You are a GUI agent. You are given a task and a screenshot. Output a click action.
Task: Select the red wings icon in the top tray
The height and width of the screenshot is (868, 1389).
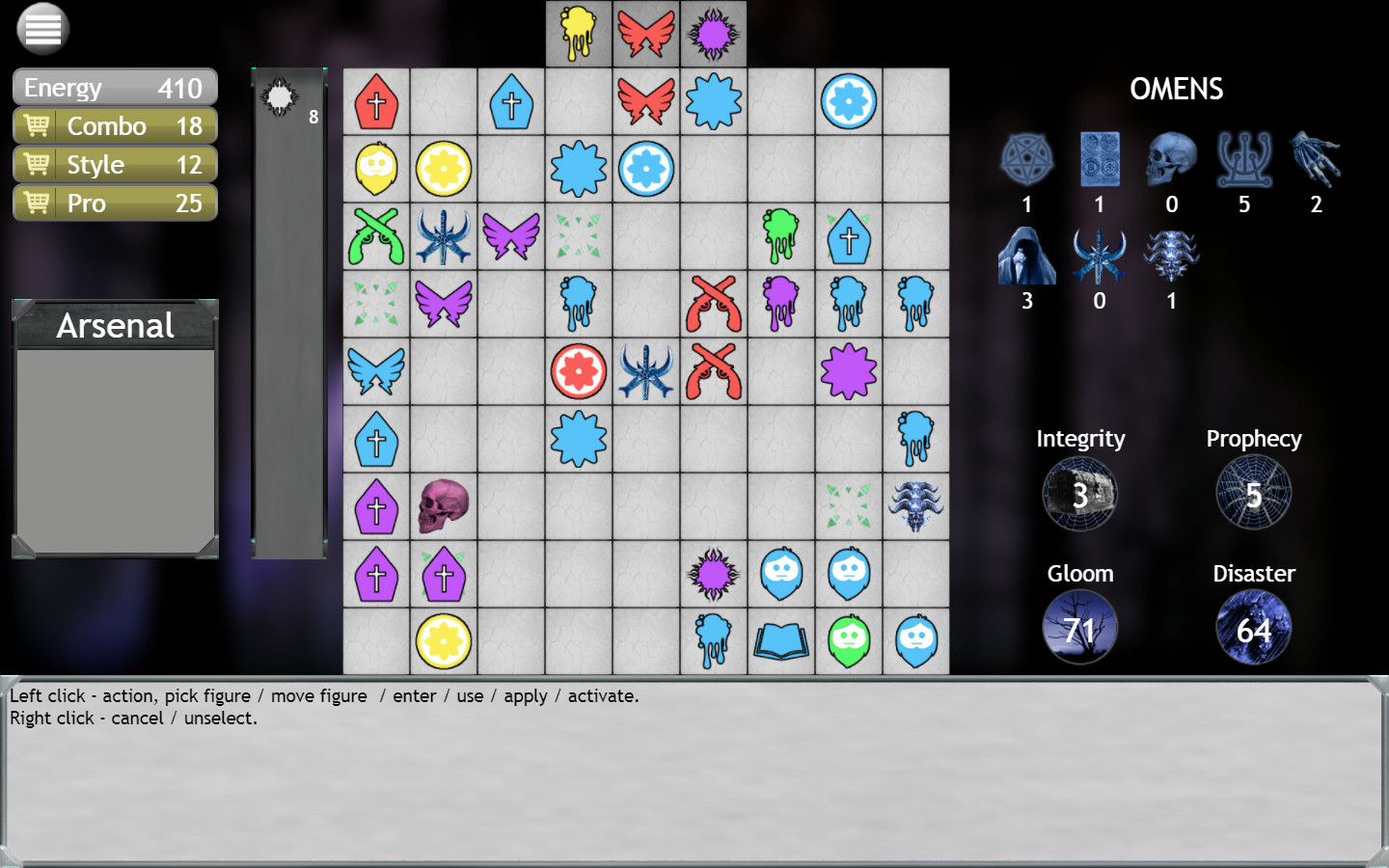pos(646,32)
